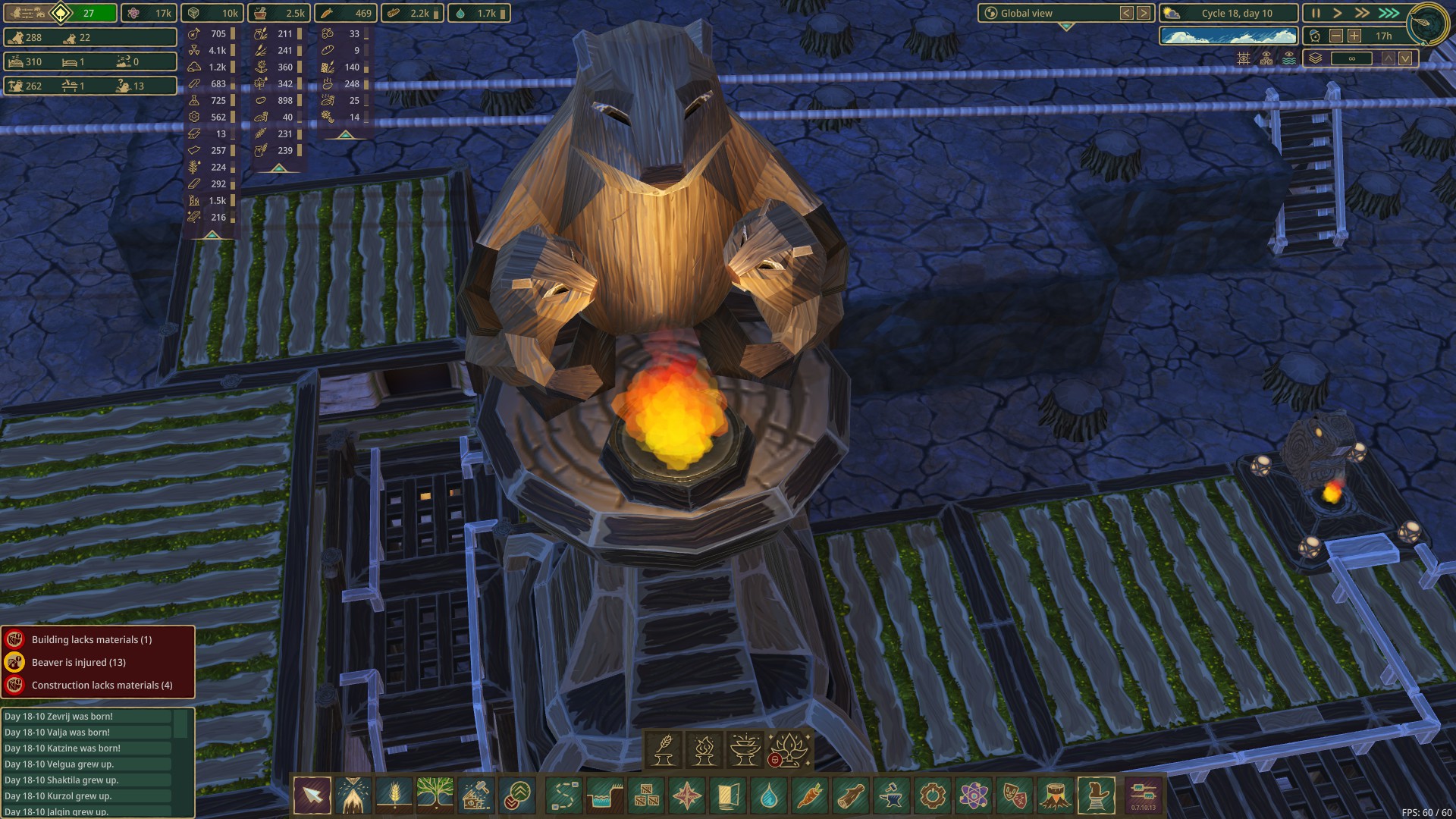Open the water drop buildings category

pyautogui.click(x=768, y=795)
